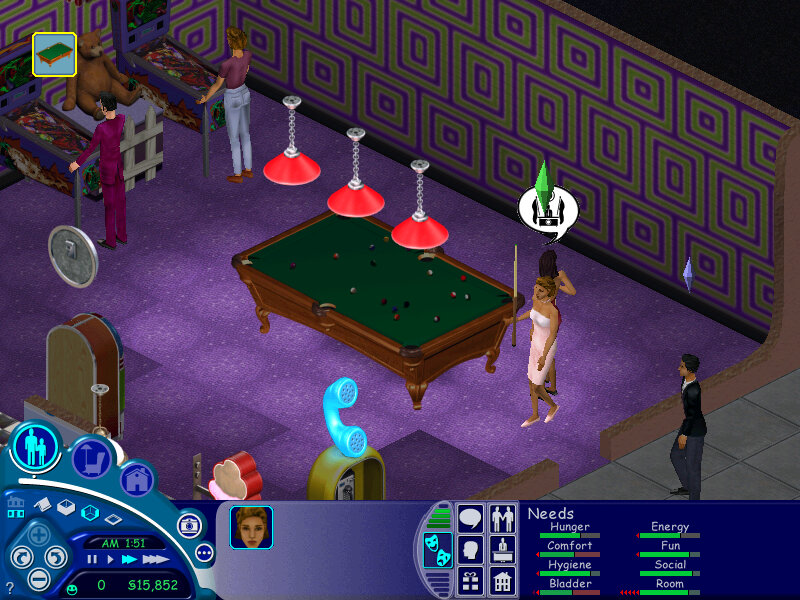Set game speed to ultra fast forward
The width and height of the screenshot is (800, 600).
(x=153, y=559)
